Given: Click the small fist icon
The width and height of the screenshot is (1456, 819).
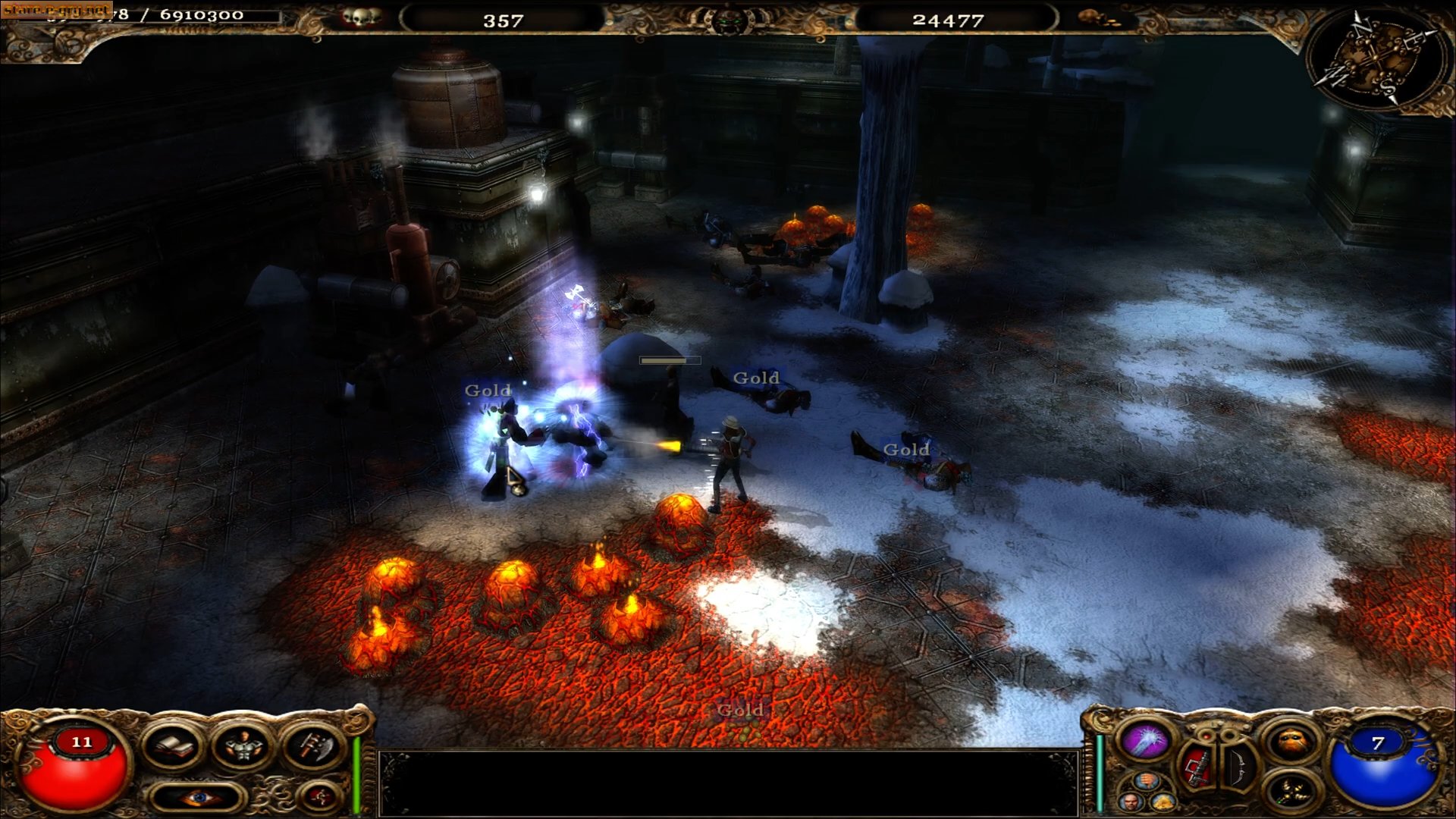Looking at the screenshot, I should click(1147, 782).
